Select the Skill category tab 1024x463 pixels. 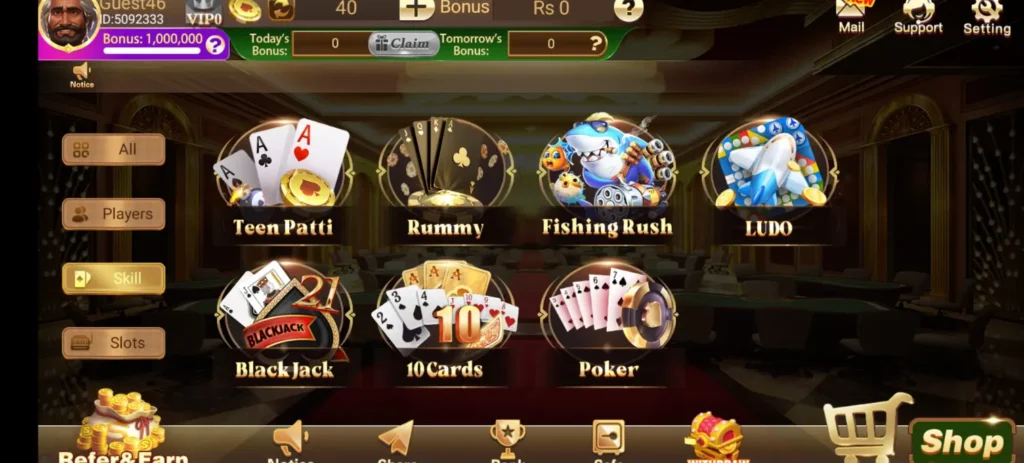tap(113, 279)
